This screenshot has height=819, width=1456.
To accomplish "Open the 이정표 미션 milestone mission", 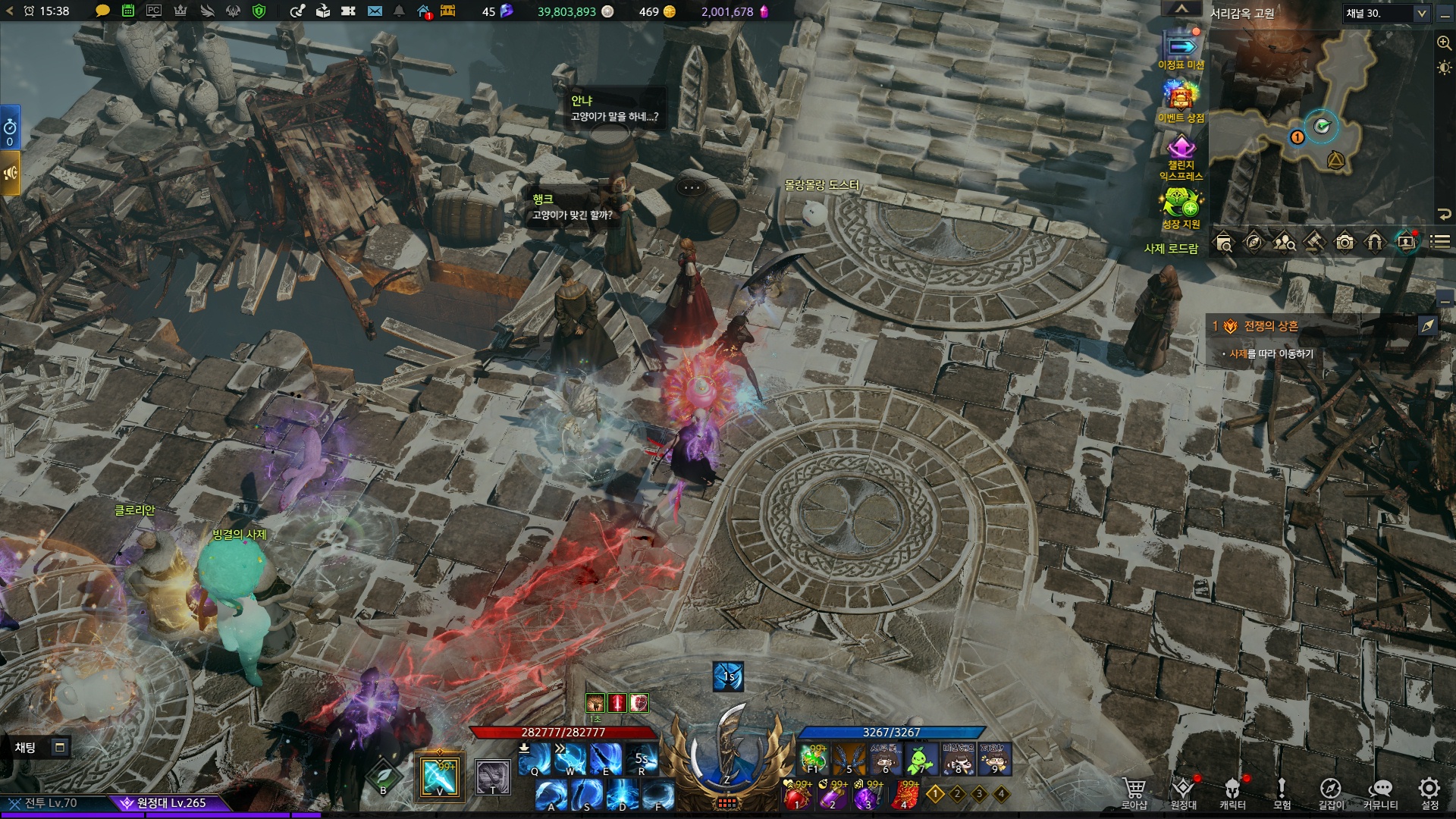I will [x=1181, y=50].
